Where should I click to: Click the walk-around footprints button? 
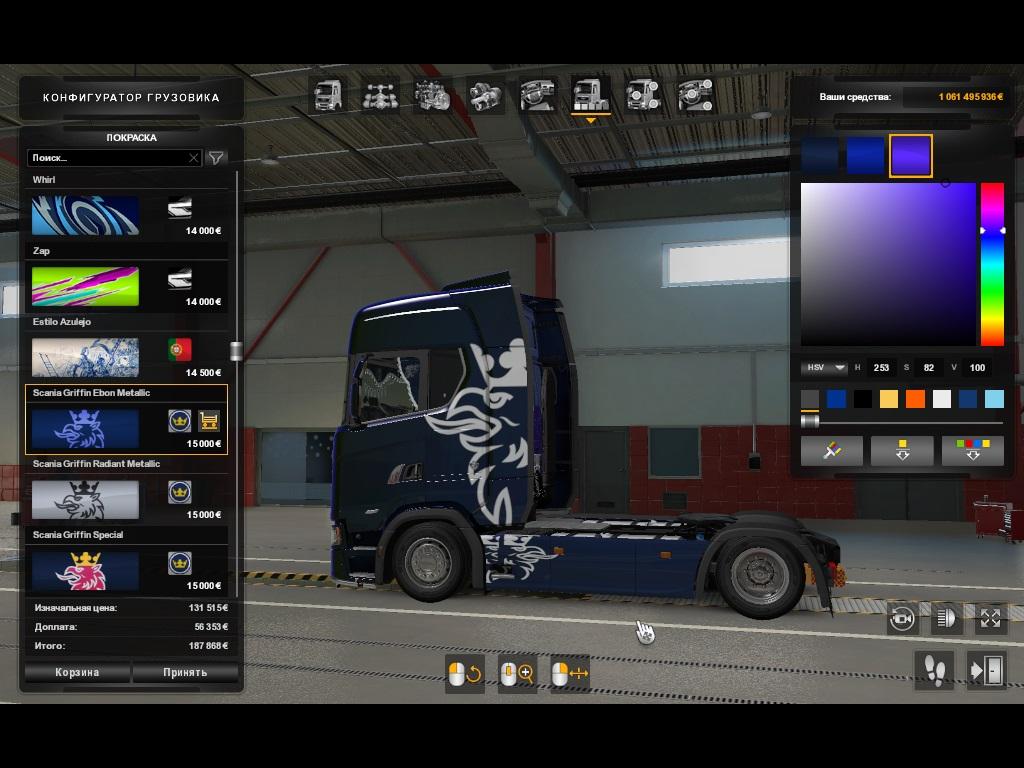point(934,670)
